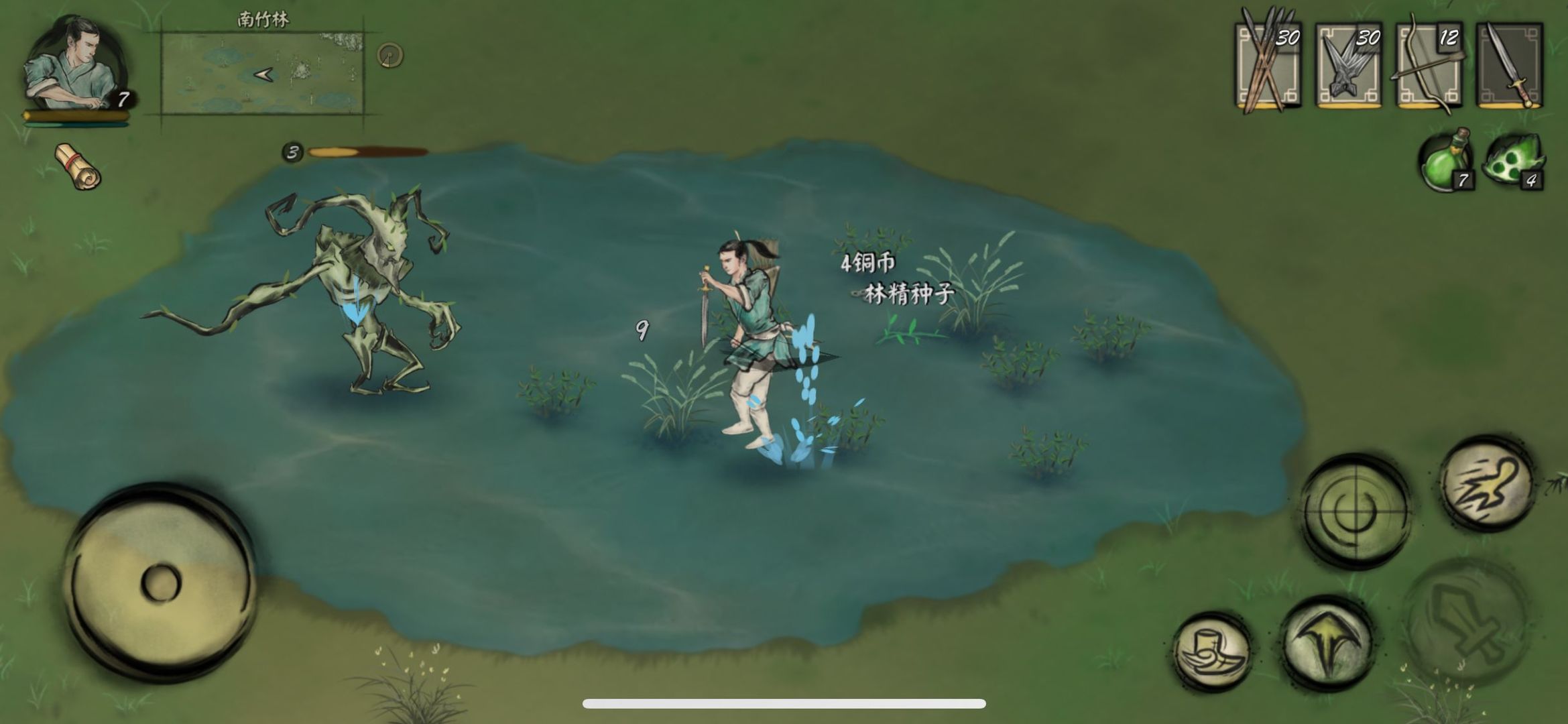Viewport: 1568px width, 724px height.
Task: Trigger the dash sprint skill
Action: [1488, 483]
